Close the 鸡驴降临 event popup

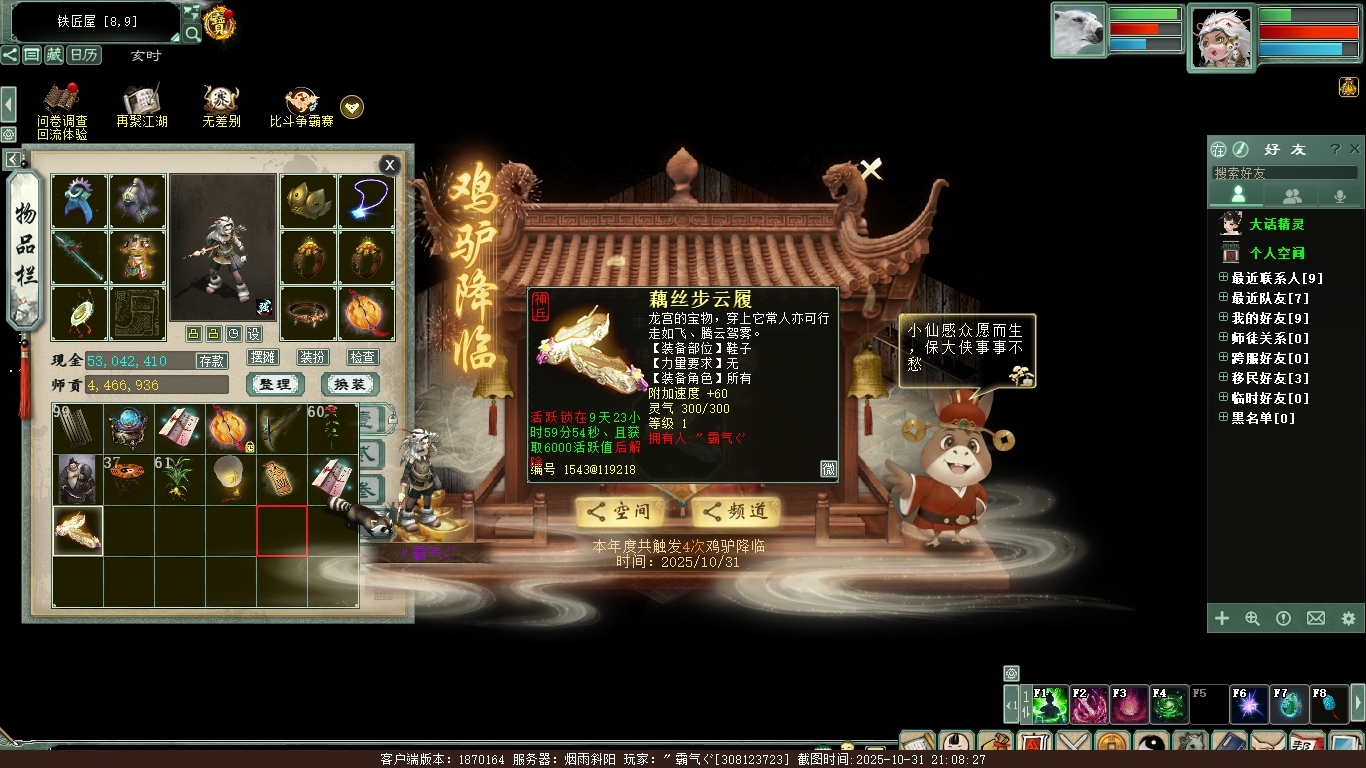pyautogui.click(x=871, y=170)
